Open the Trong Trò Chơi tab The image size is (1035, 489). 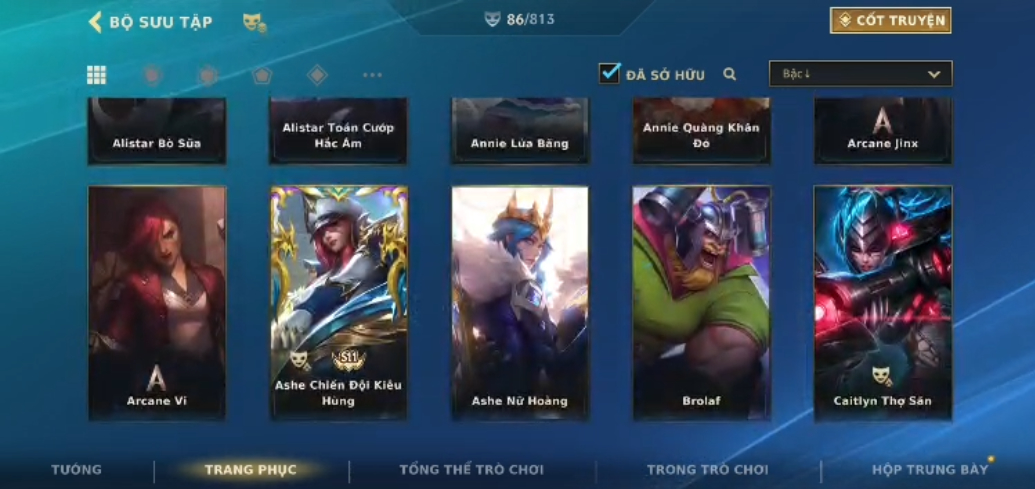coord(707,470)
